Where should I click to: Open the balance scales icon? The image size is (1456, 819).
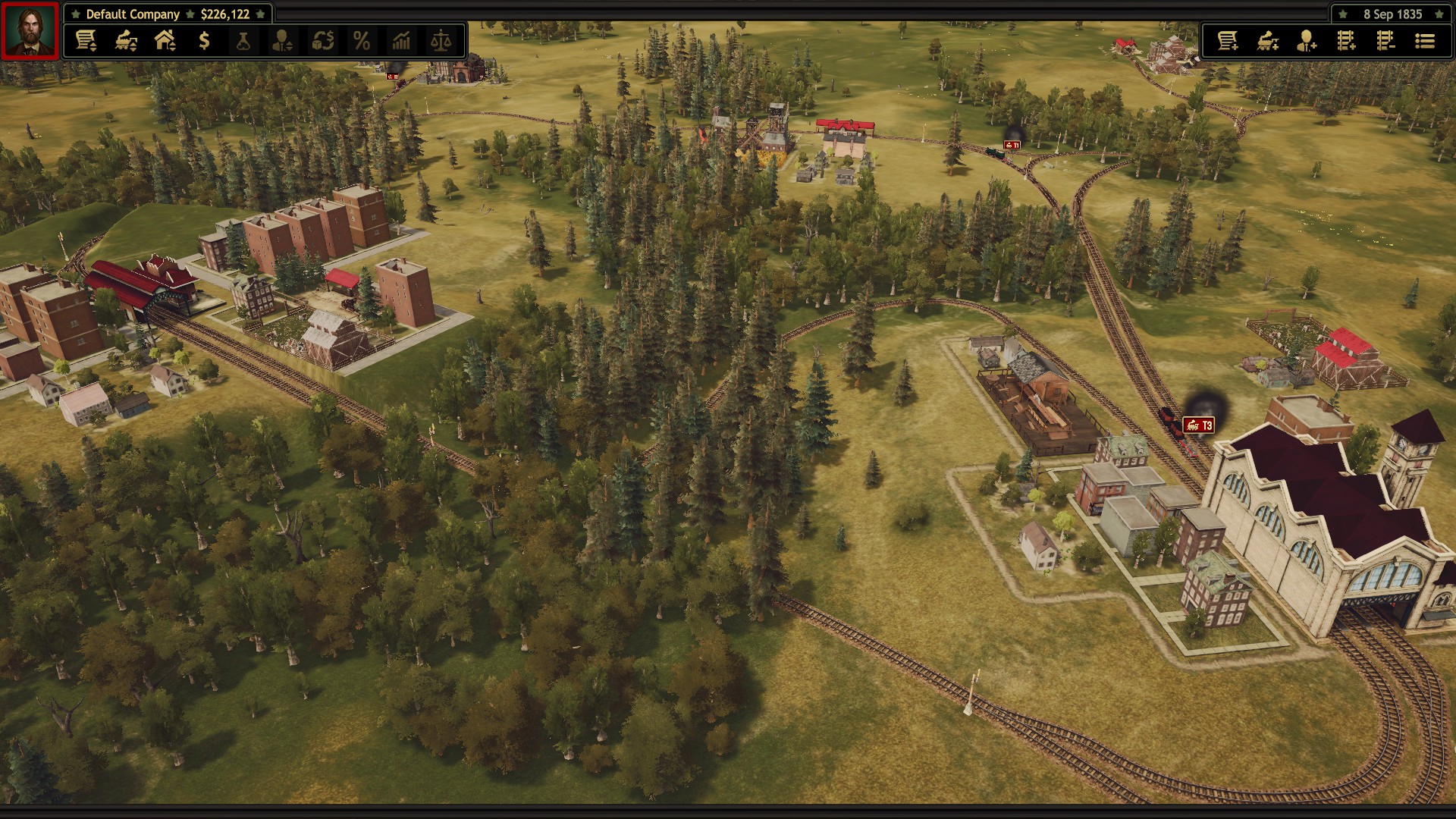pos(441,41)
